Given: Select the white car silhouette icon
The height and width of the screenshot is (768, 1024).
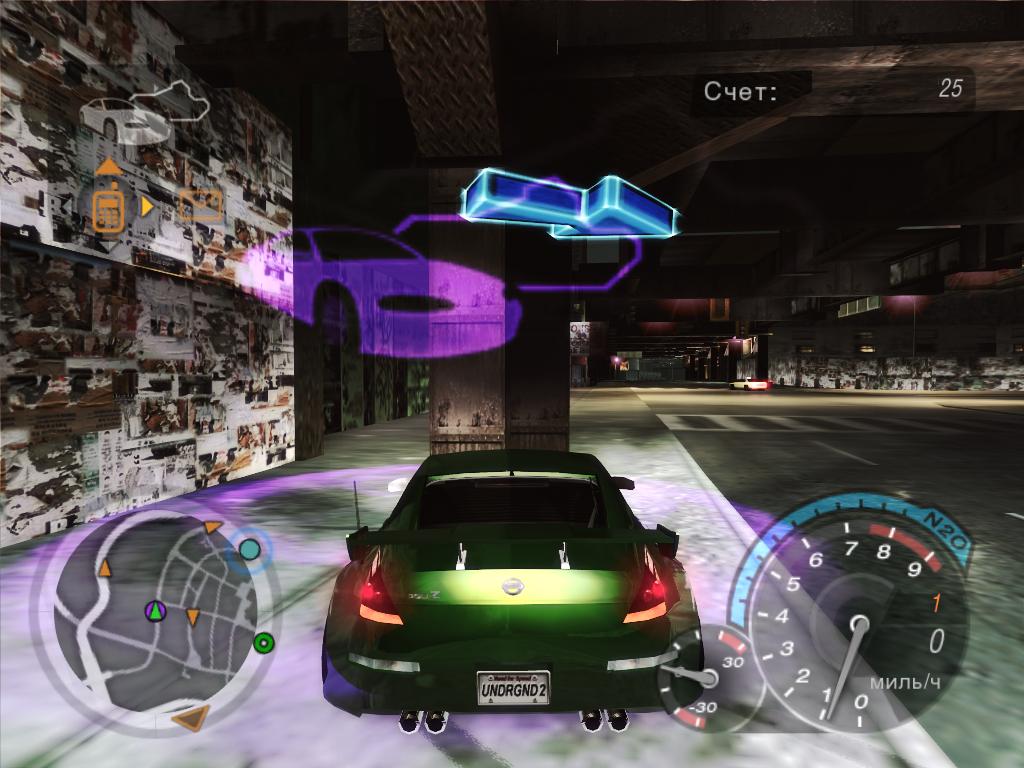Looking at the screenshot, I should 120,120.
